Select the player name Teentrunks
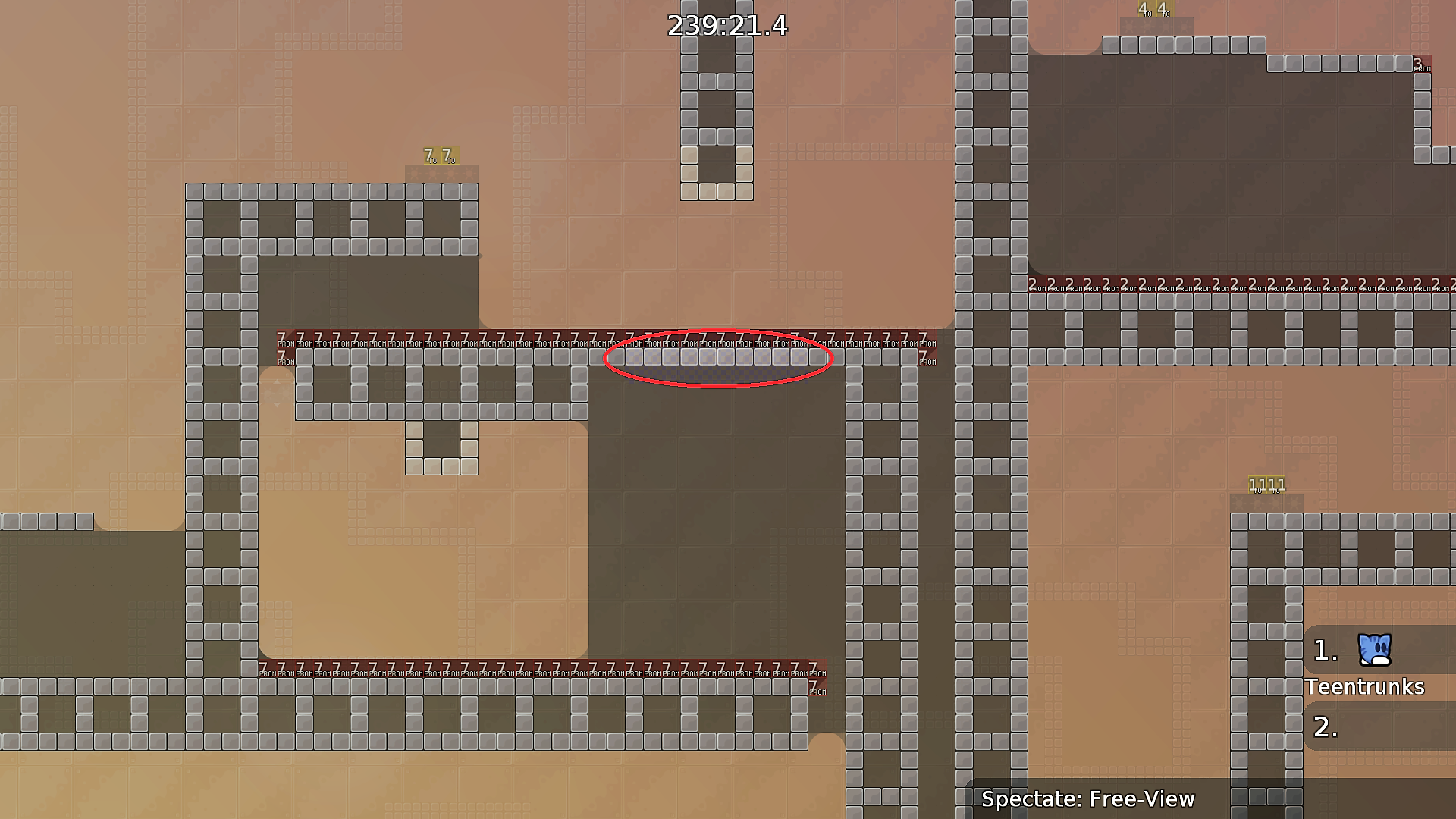 pyautogui.click(x=1365, y=687)
